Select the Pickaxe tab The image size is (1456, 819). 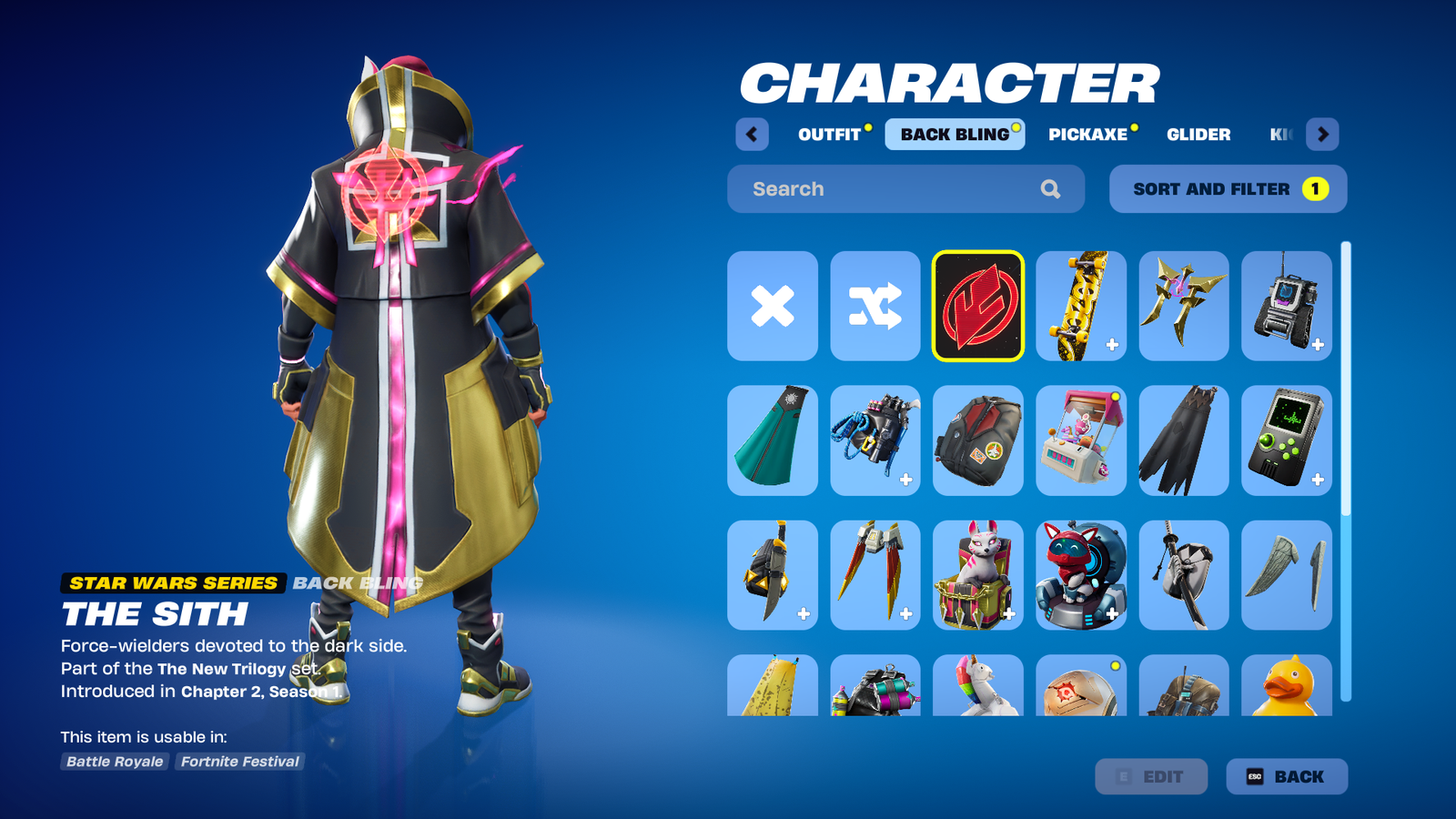pos(1087,135)
